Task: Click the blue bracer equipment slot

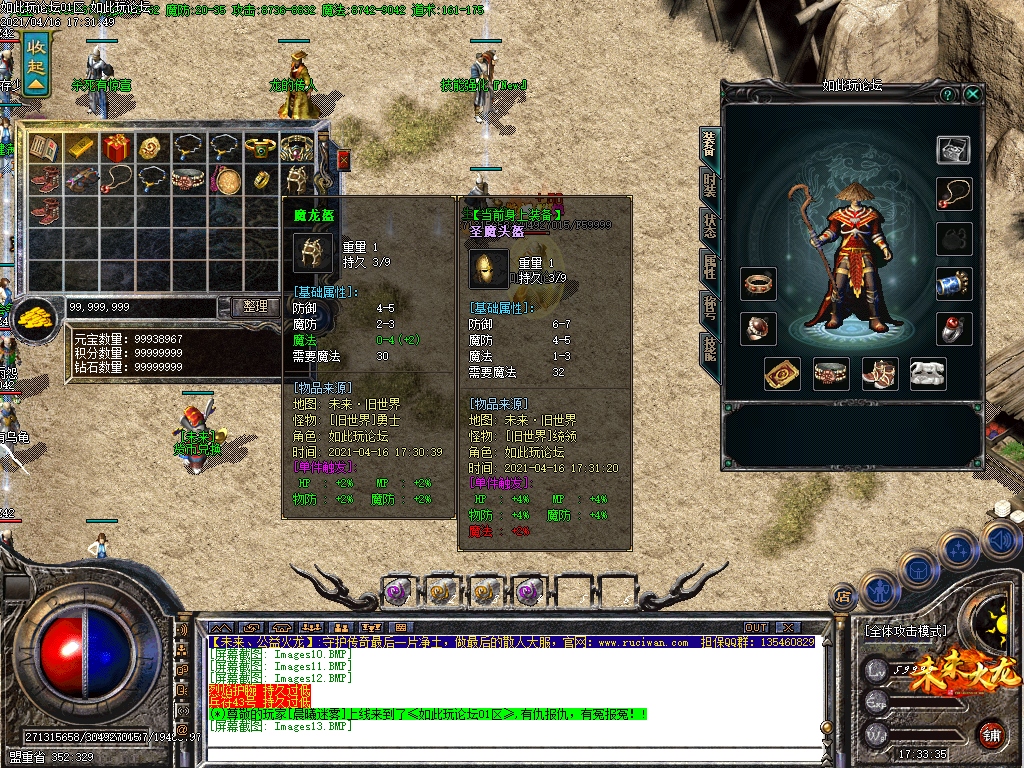Action: tap(953, 283)
